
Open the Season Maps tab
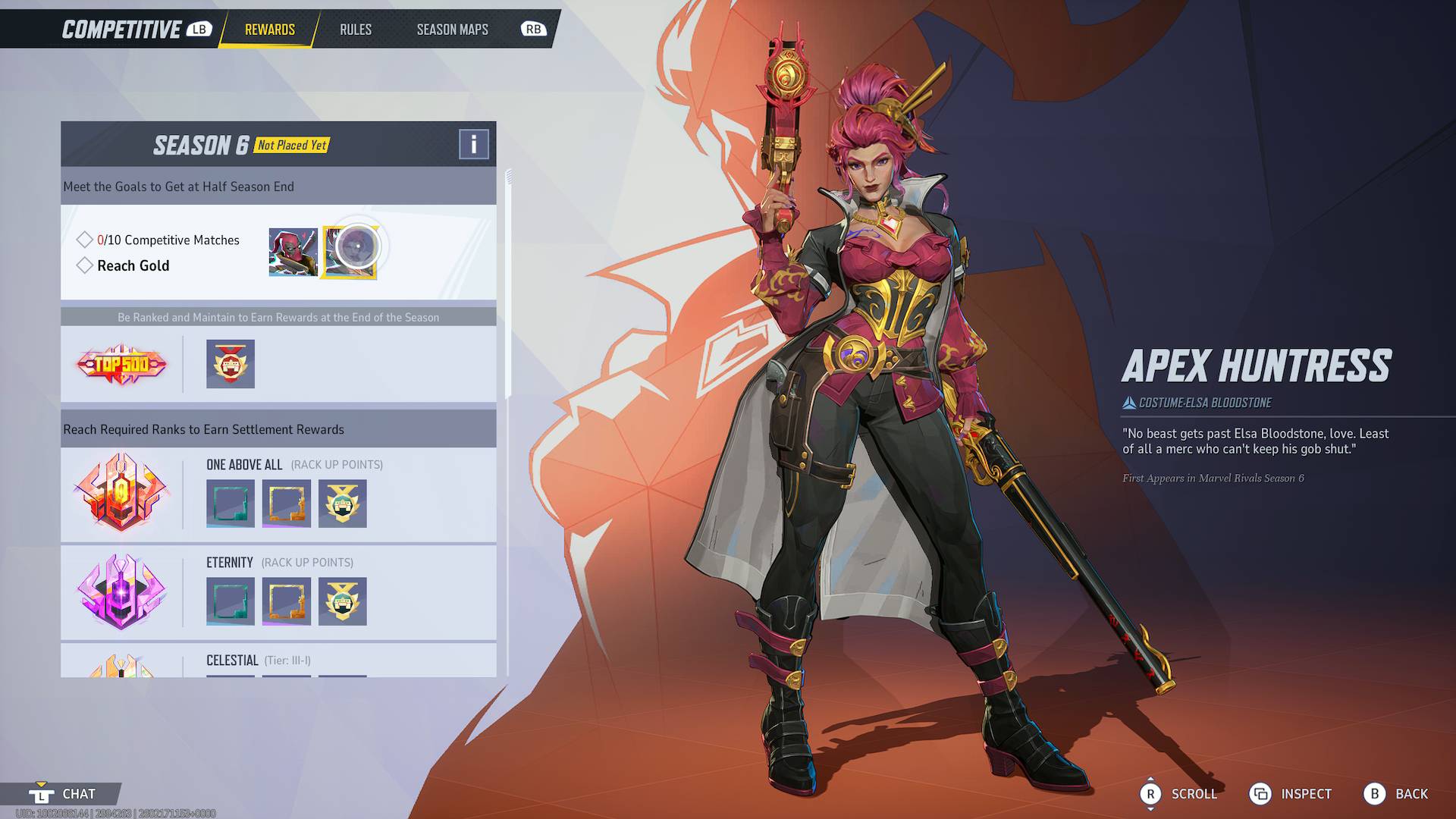coord(452,30)
